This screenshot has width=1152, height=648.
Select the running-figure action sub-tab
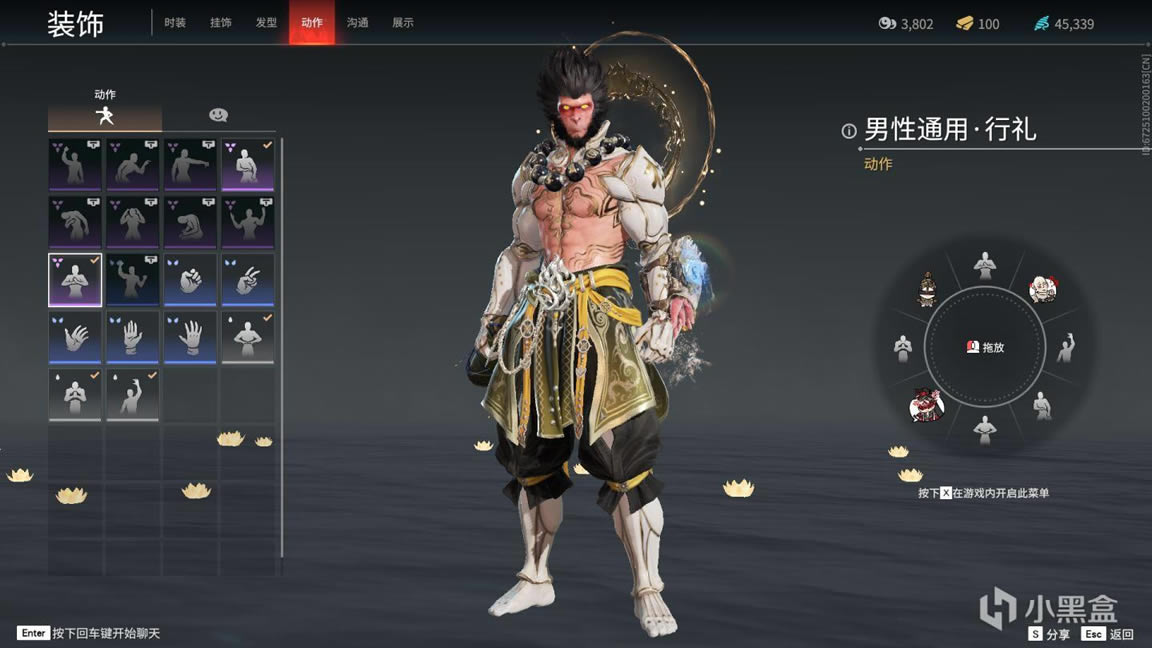coord(104,116)
